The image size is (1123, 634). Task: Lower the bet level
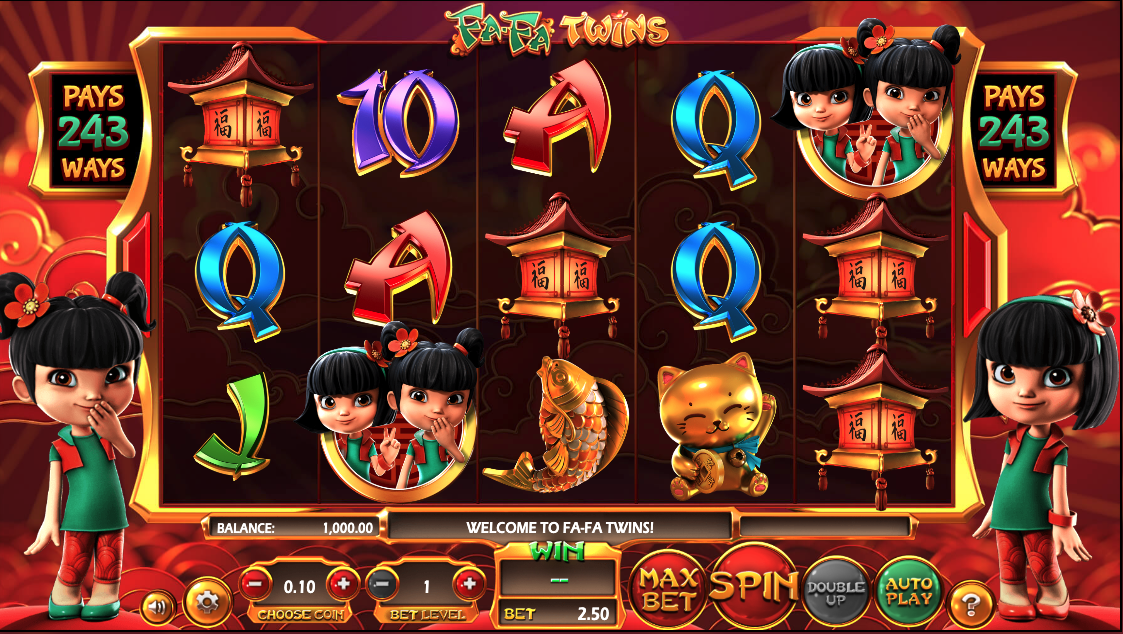click(382, 582)
